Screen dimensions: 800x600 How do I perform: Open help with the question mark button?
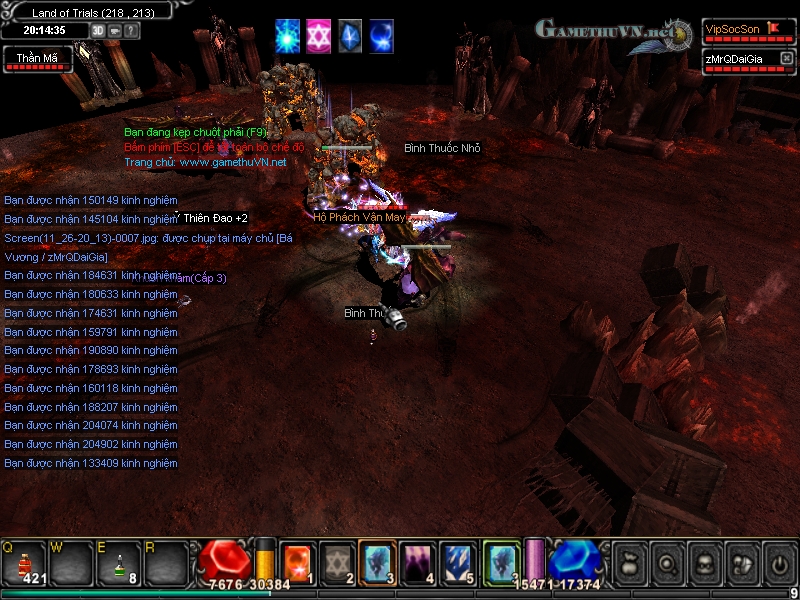pos(132,30)
